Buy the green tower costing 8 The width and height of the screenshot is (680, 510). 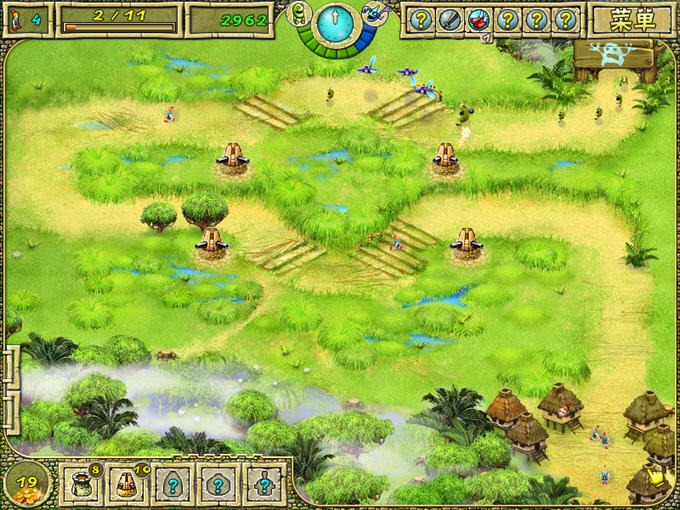(x=82, y=483)
